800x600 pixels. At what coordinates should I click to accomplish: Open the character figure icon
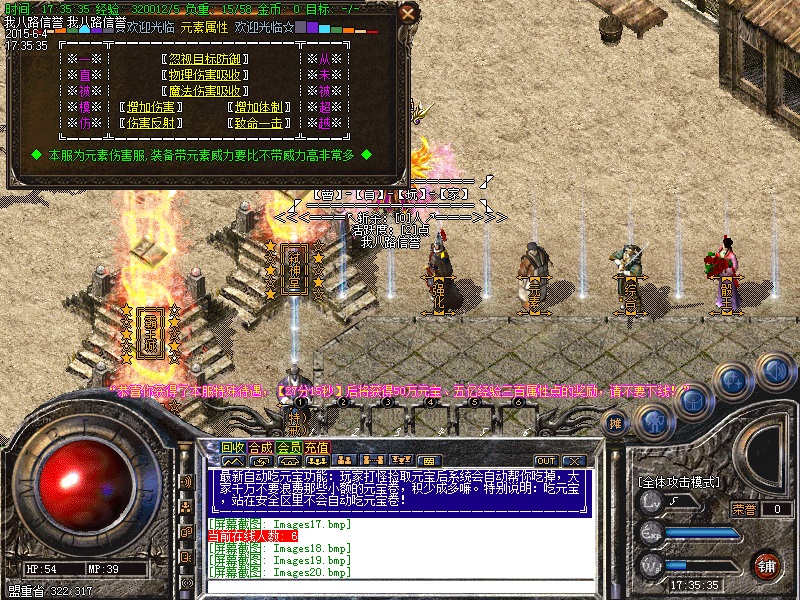point(652,419)
